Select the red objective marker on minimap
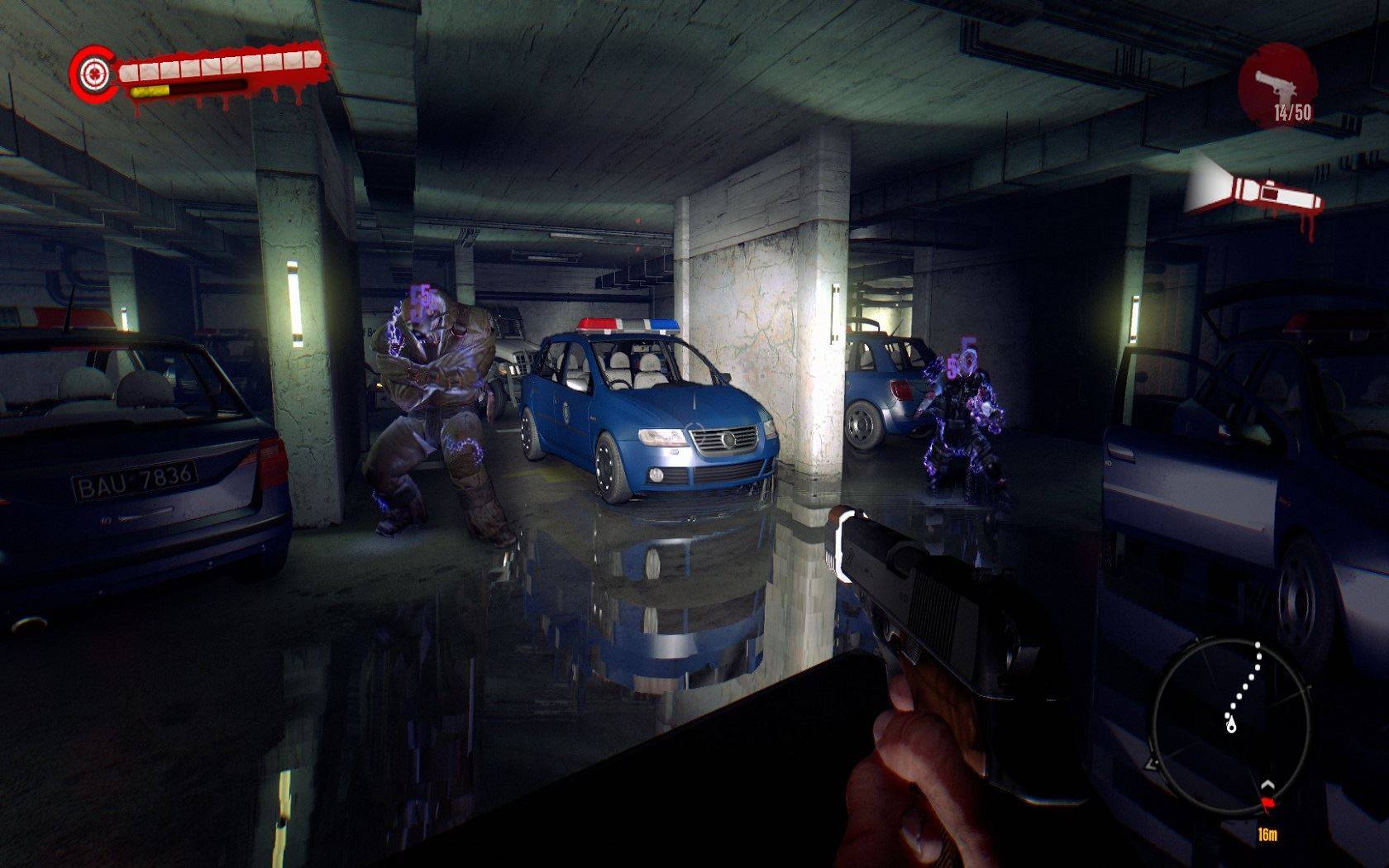The height and width of the screenshot is (868, 1389). click(x=1268, y=801)
